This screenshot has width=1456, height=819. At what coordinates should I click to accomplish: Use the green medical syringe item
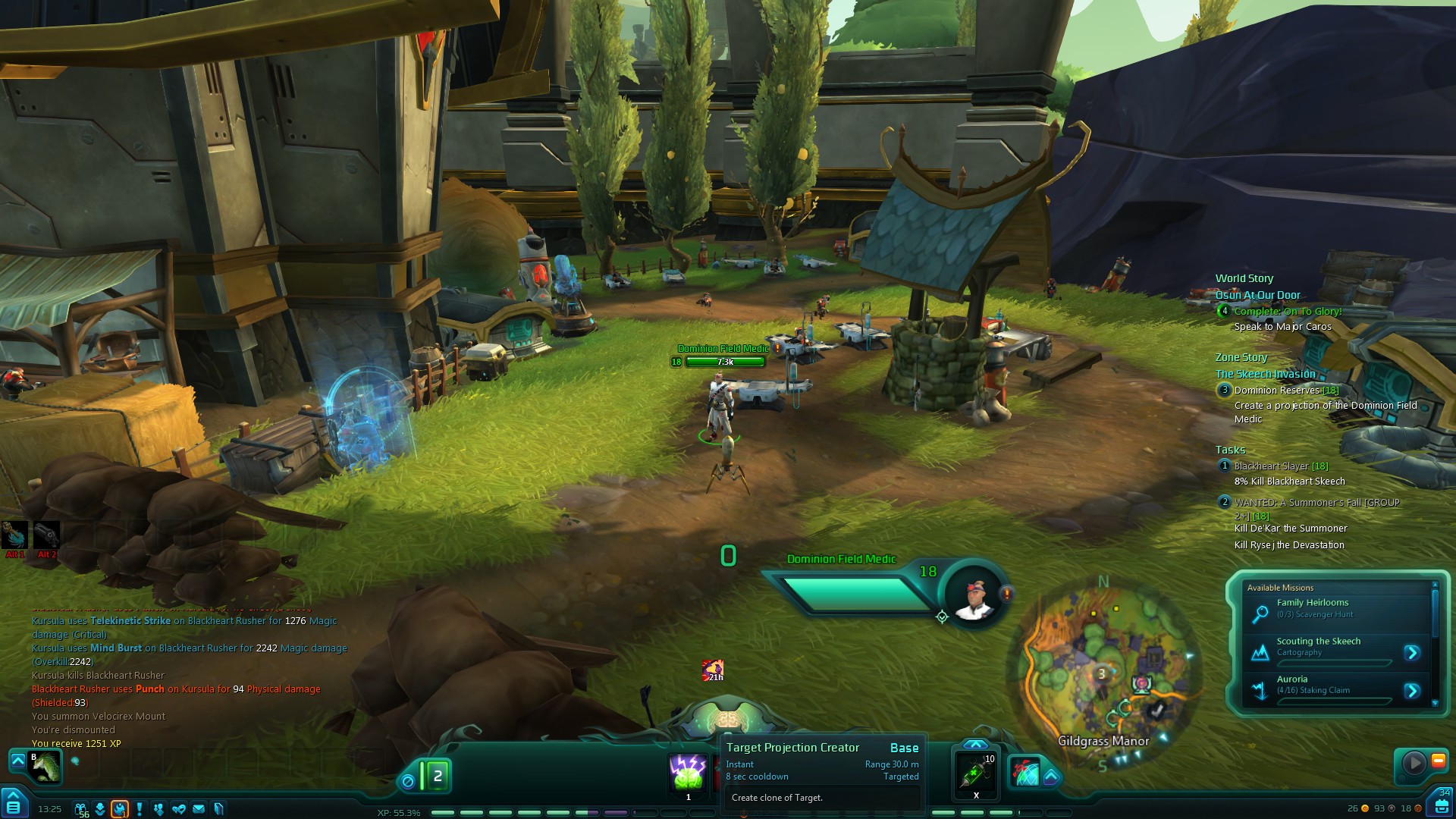[x=976, y=773]
